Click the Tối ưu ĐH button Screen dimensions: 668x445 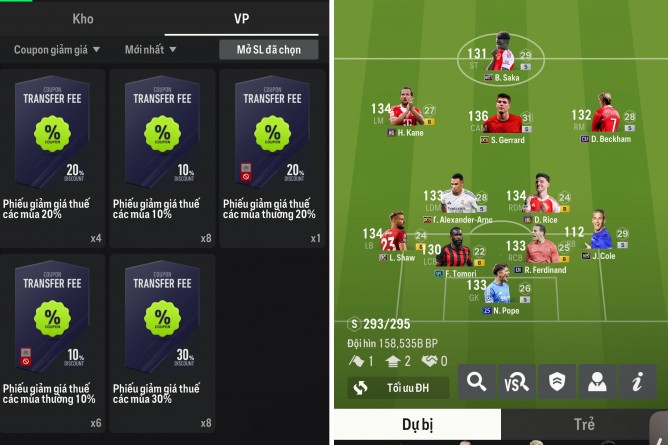point(398,388)
